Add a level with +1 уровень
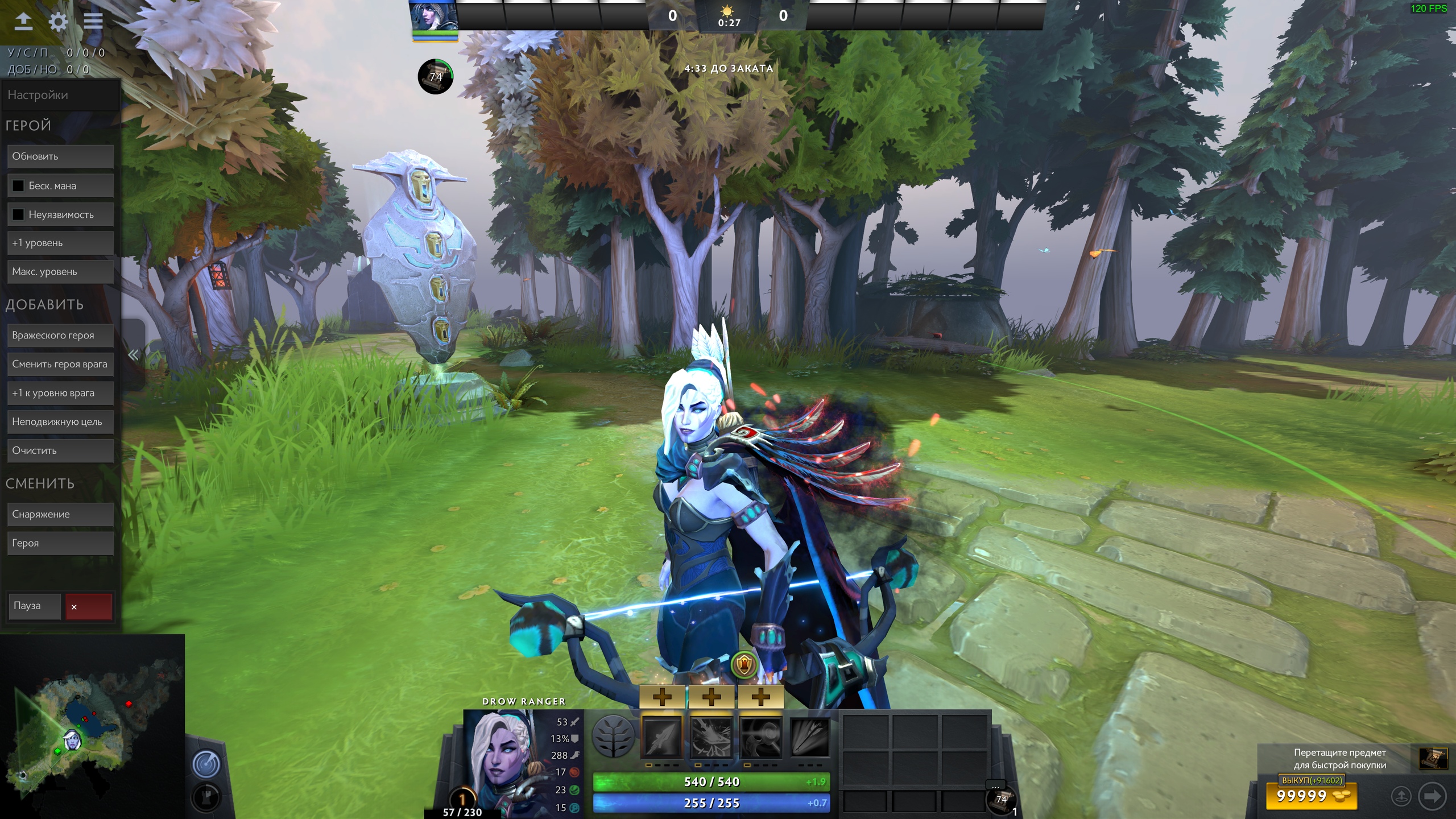Image resolution: width=1456 pixels, height=819 pixels. point(60,243)
